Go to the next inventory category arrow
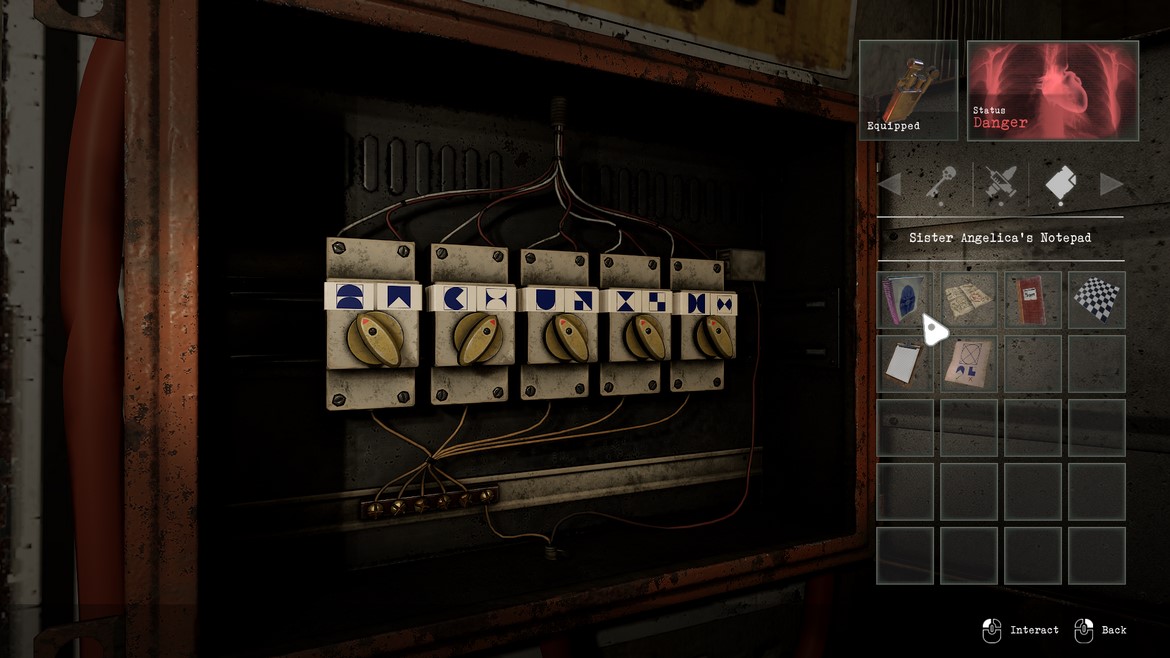This screenshot has width=1170, height=658. 1111,184
